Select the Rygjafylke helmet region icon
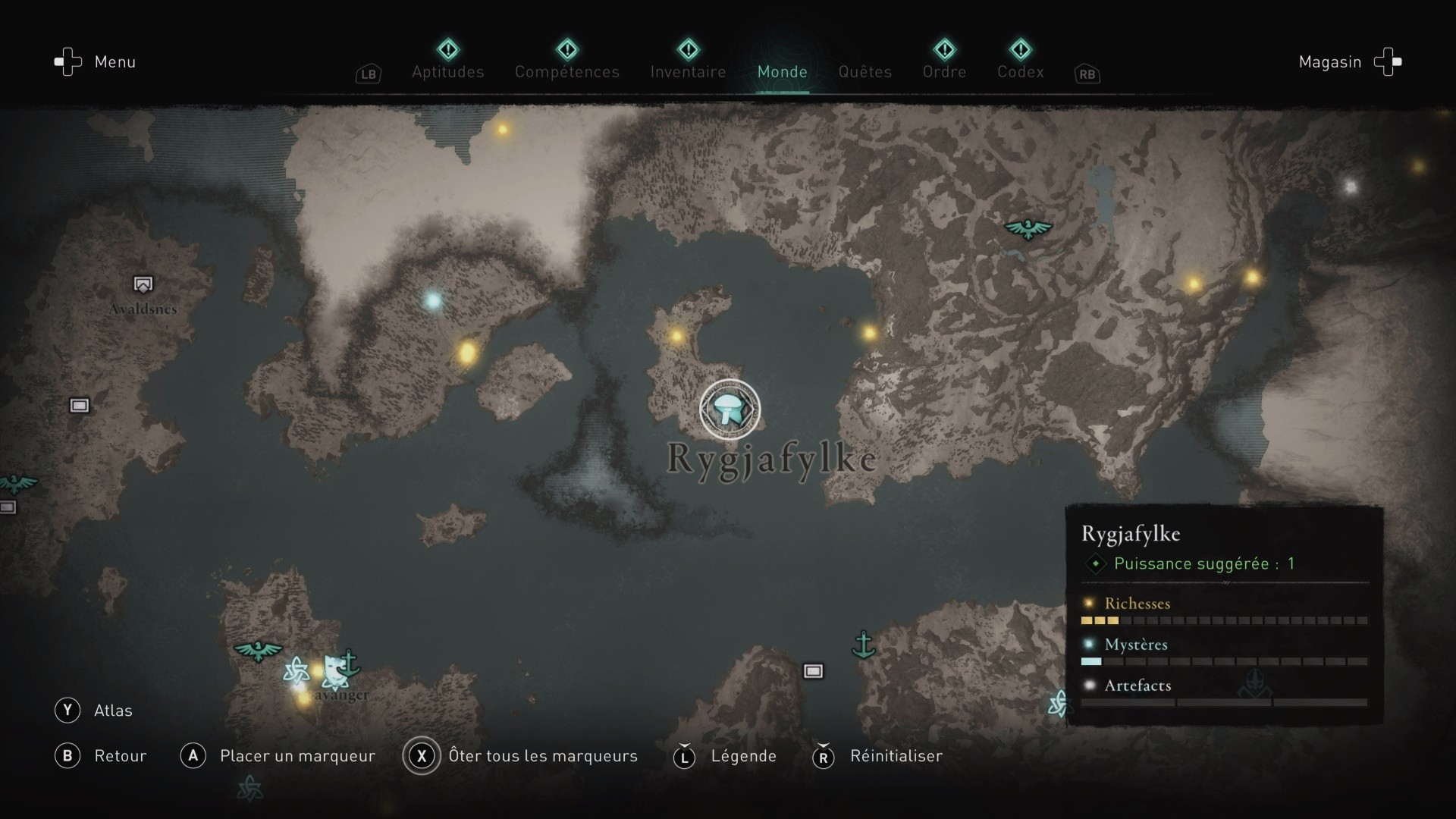This screenshot has width=1456, height=819. [730, 409]
